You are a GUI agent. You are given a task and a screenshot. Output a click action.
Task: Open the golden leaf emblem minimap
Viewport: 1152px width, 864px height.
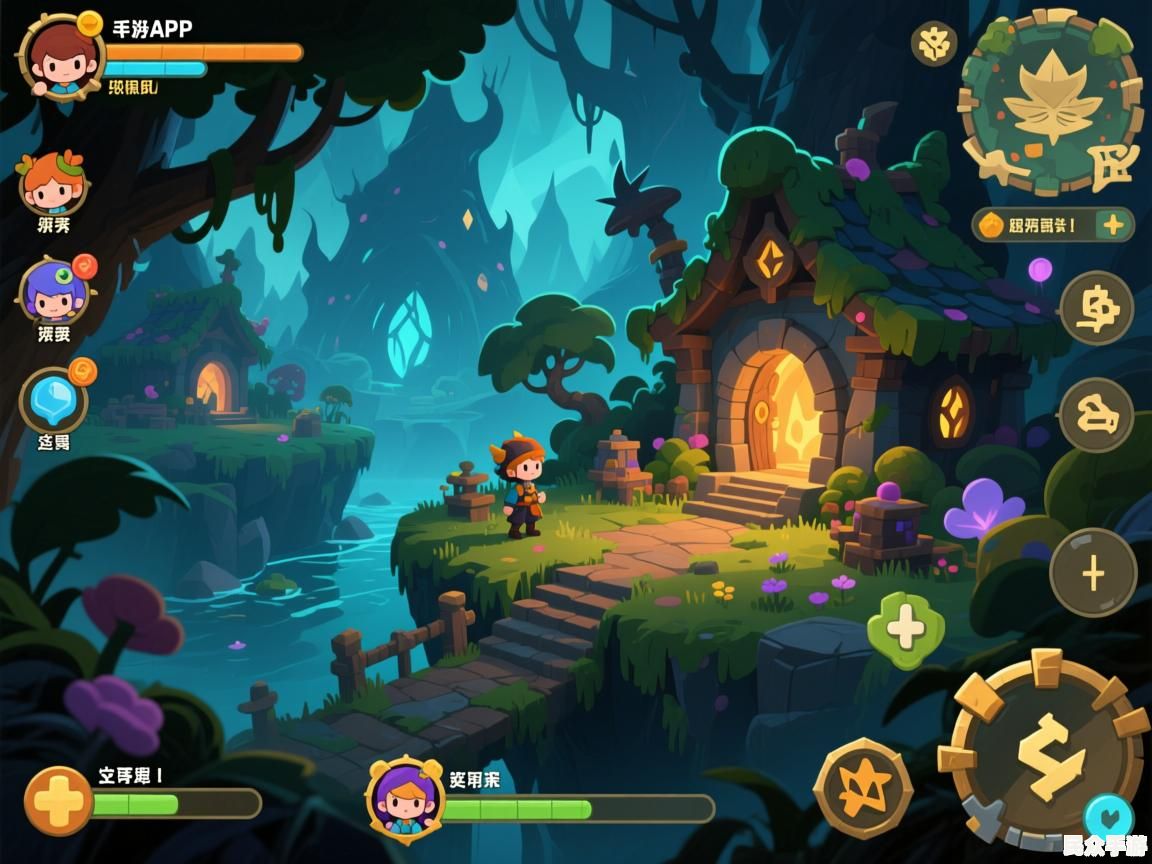1050,102
